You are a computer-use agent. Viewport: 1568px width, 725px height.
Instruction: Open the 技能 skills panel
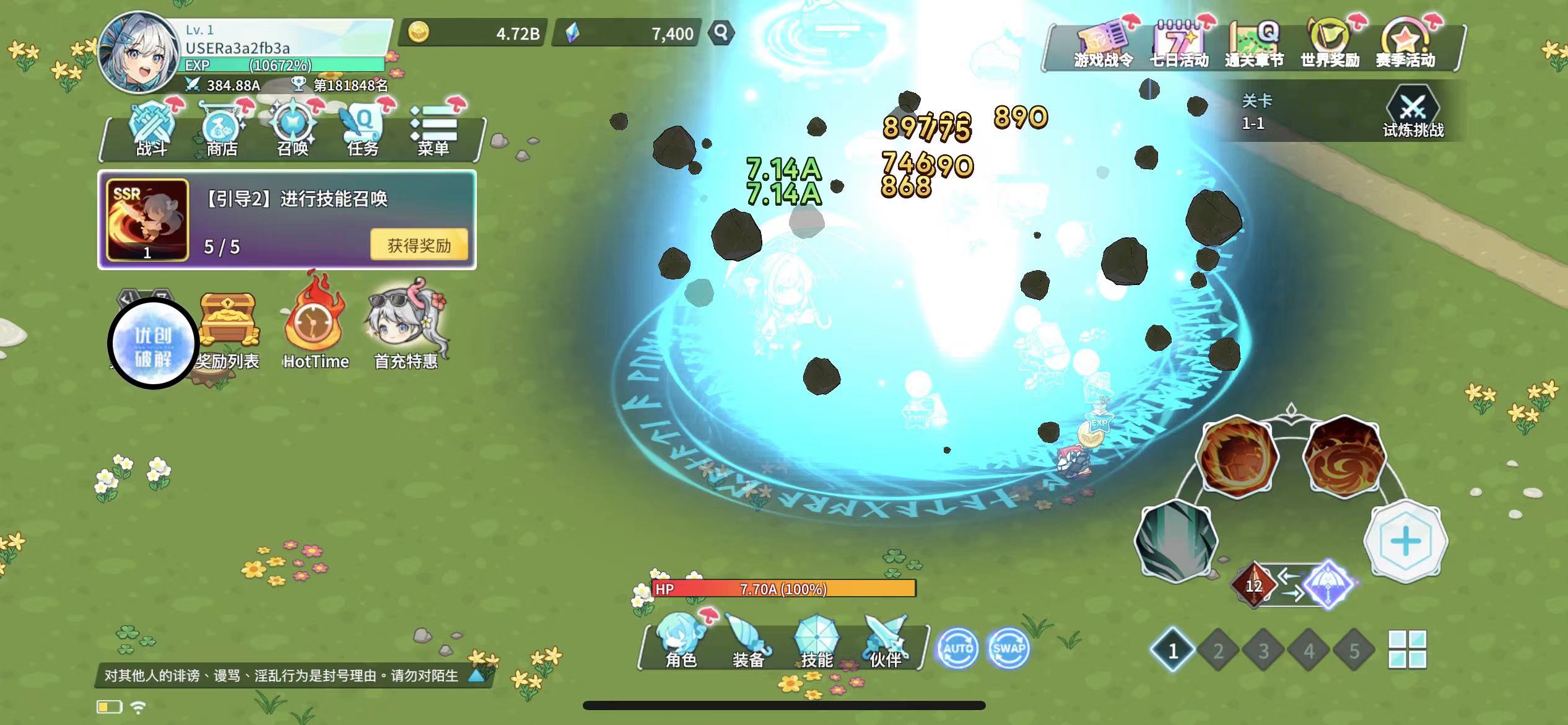click(x=816, y=642)
